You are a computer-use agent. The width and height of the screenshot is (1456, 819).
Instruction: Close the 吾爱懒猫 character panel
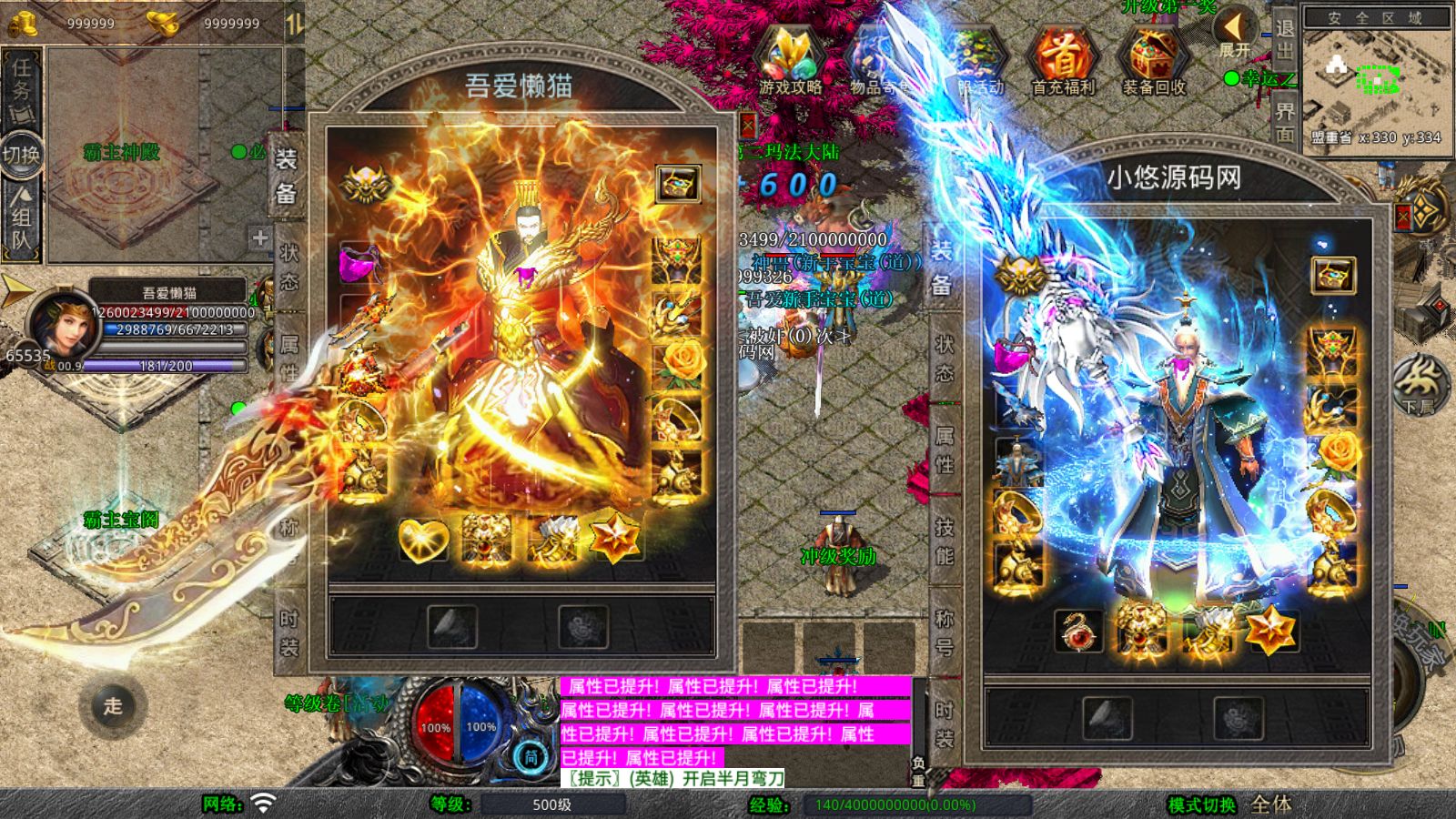coord(747,126)
